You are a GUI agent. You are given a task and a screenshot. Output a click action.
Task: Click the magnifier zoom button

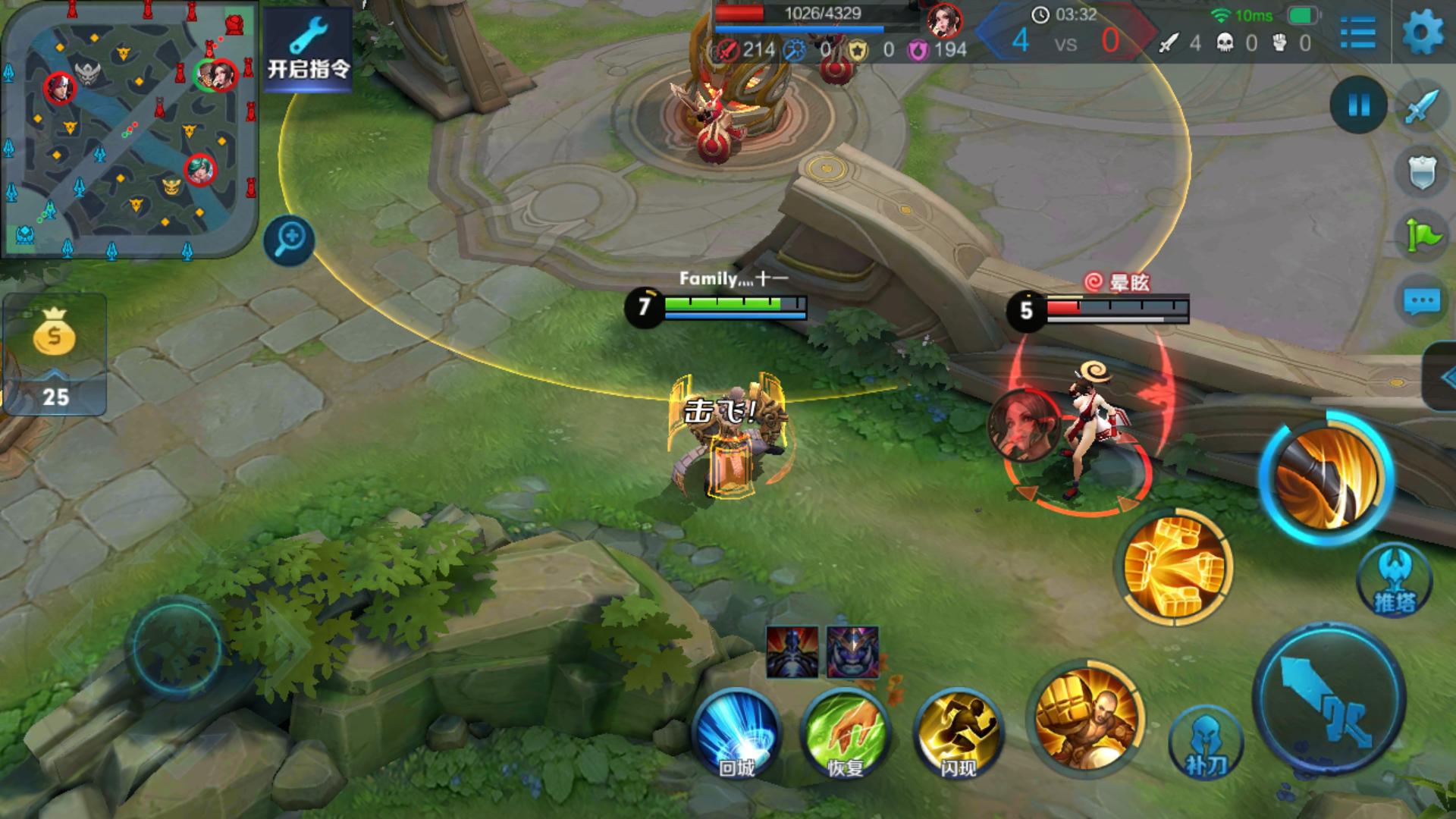click(x=290, y=240)
